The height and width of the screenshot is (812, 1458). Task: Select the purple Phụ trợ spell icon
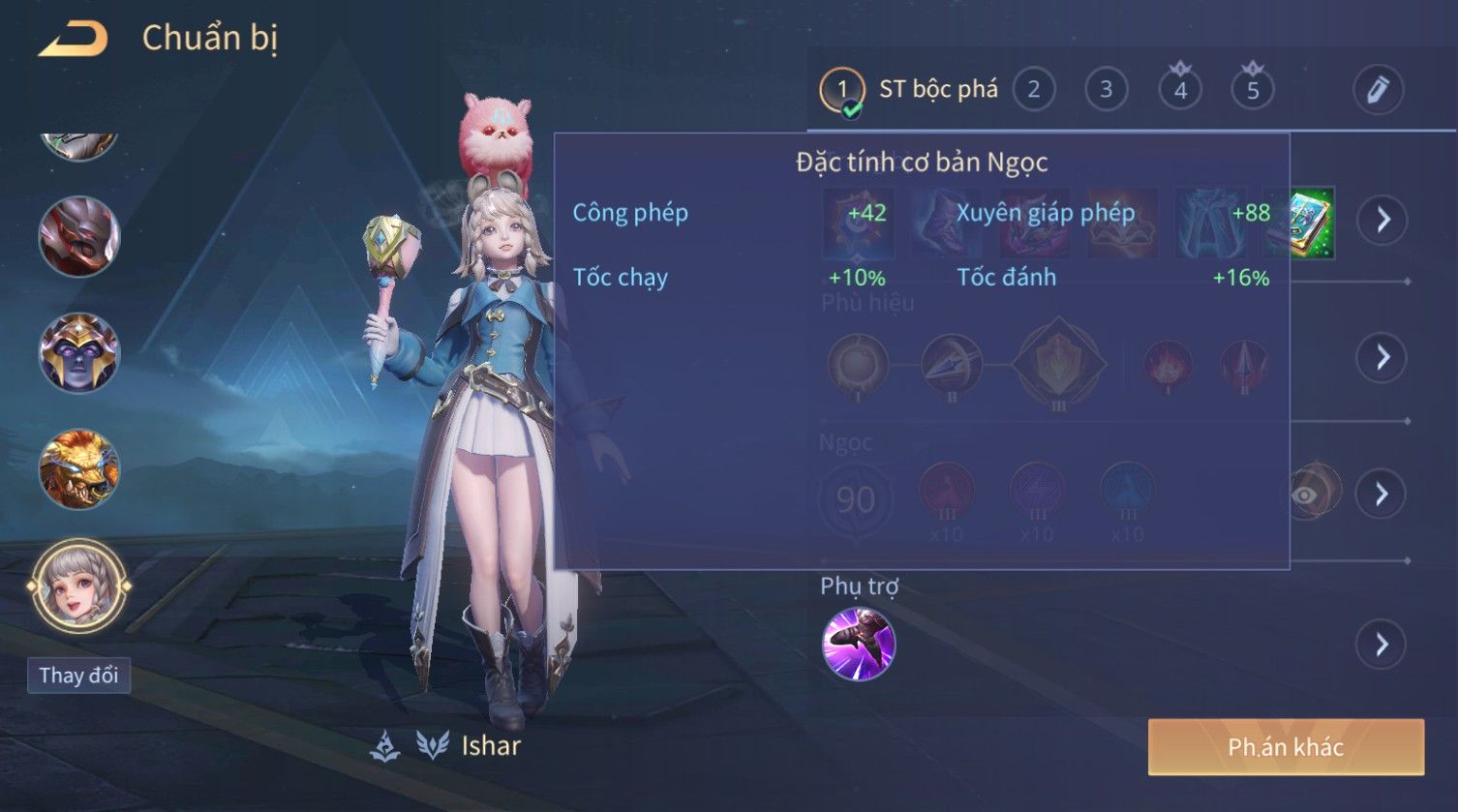coord(858,644)
